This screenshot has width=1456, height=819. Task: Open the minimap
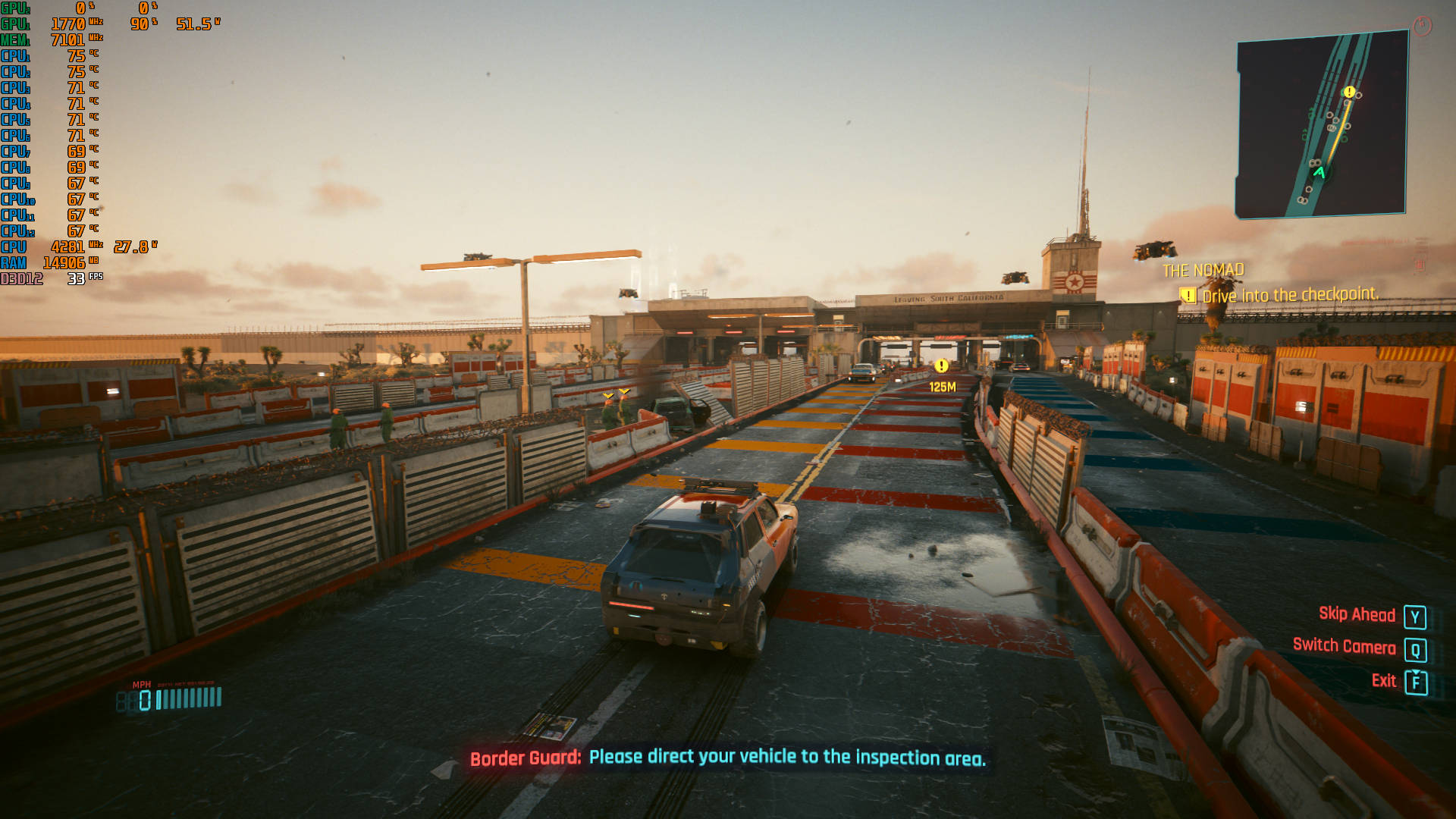[1322, 125]
